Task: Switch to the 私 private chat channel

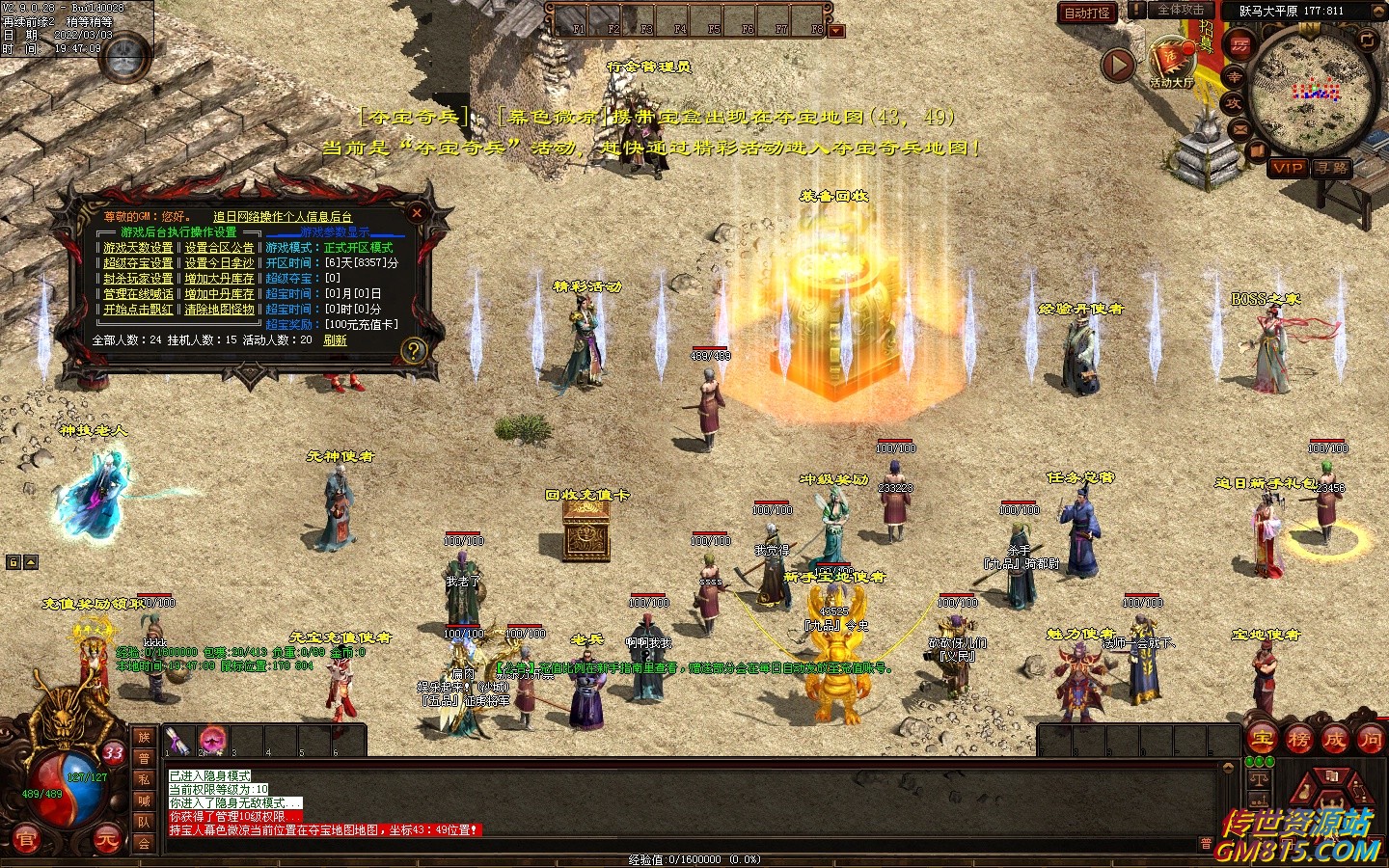Action: 144,779
